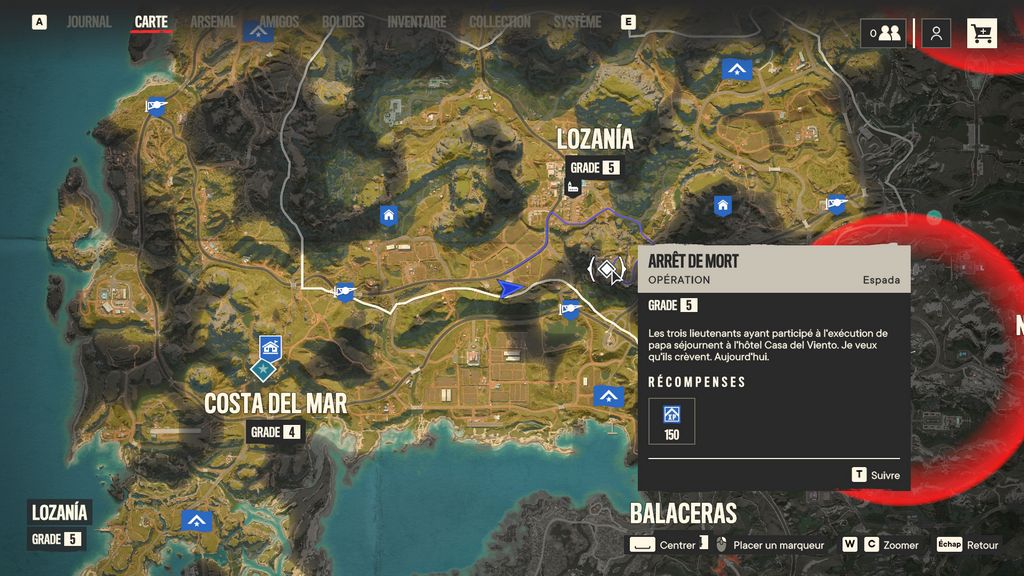Select the 150 reward icon
The width and height of the screenshot is (1024, 576).
(671, 416)
